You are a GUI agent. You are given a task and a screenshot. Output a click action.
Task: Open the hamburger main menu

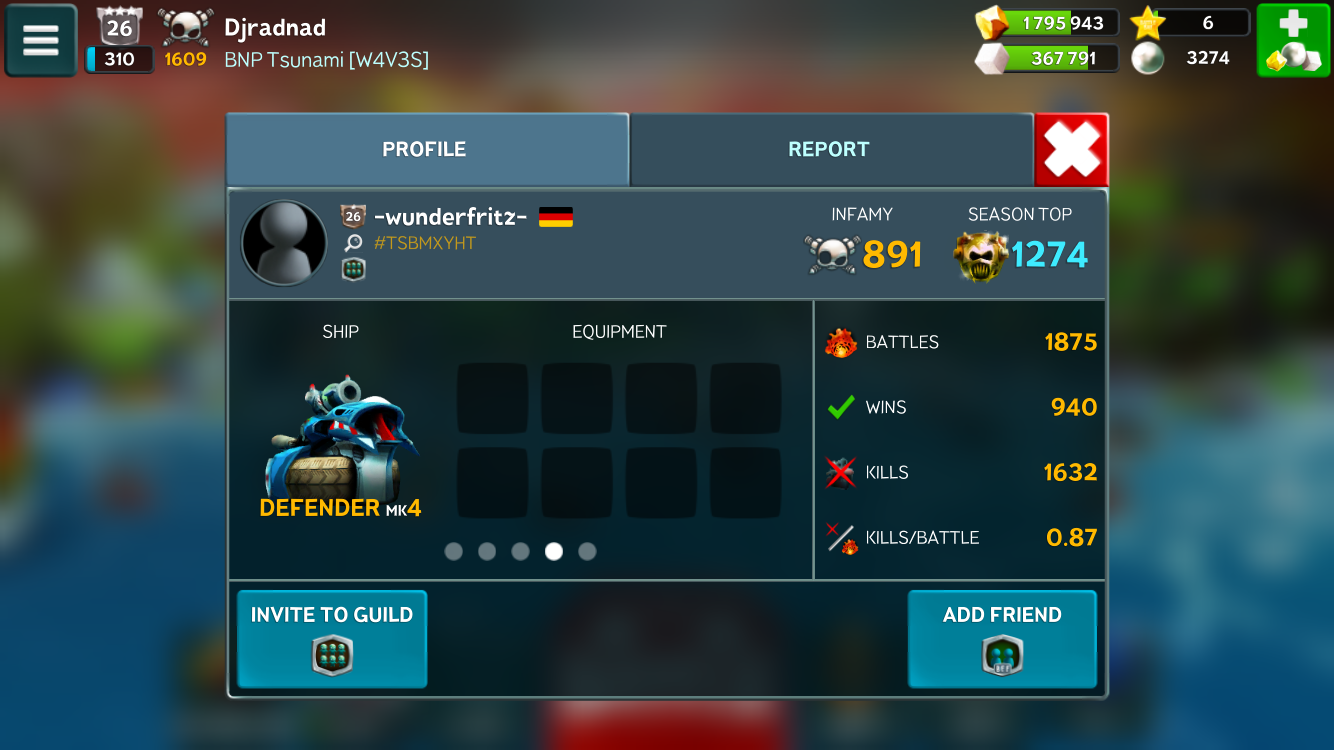pos(41,40)
